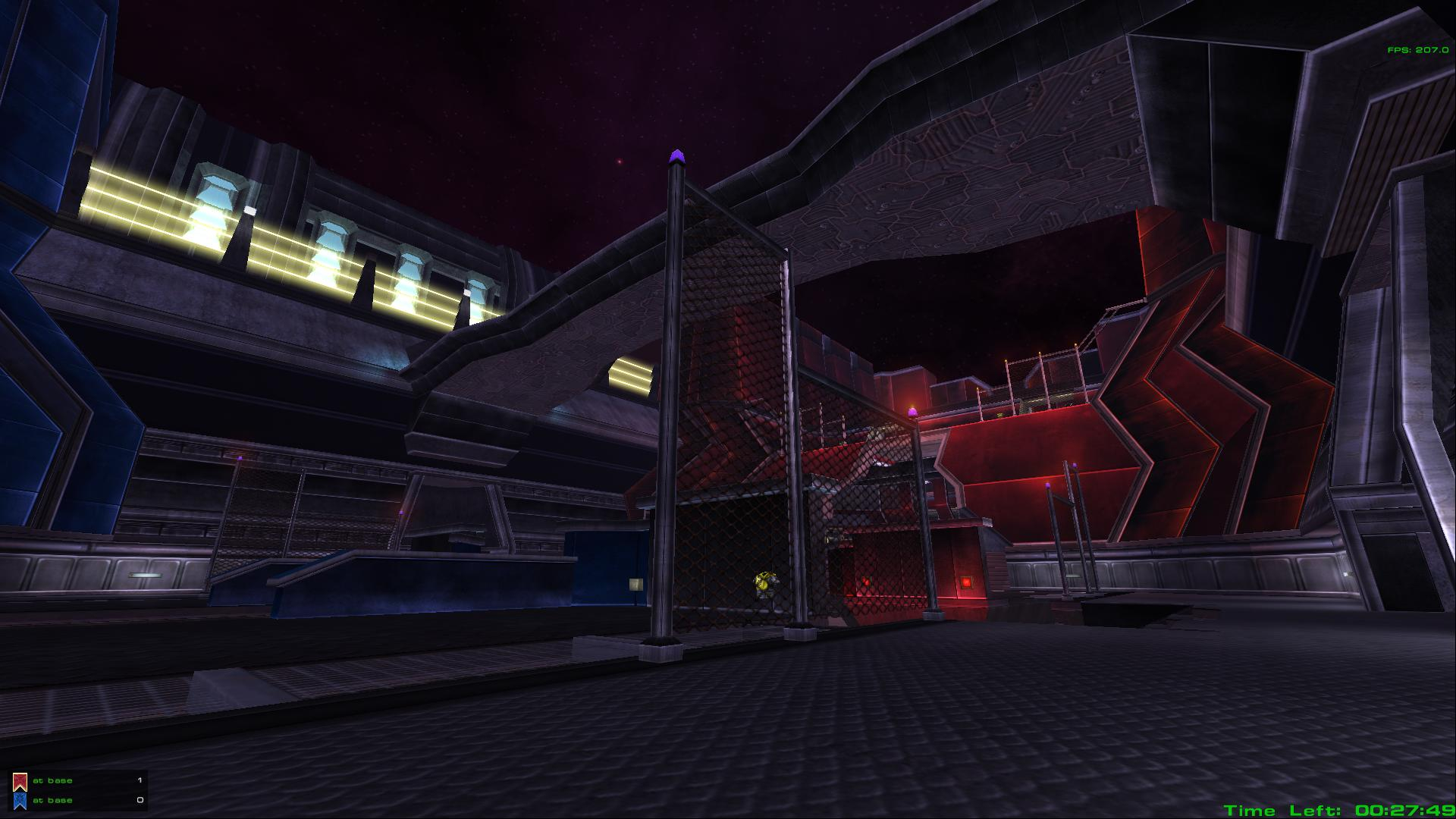Image resolution: width=1456 pixels, height=819 pixels.
Task: Select the blue flag status icon
Action: (x=20, y=801)
